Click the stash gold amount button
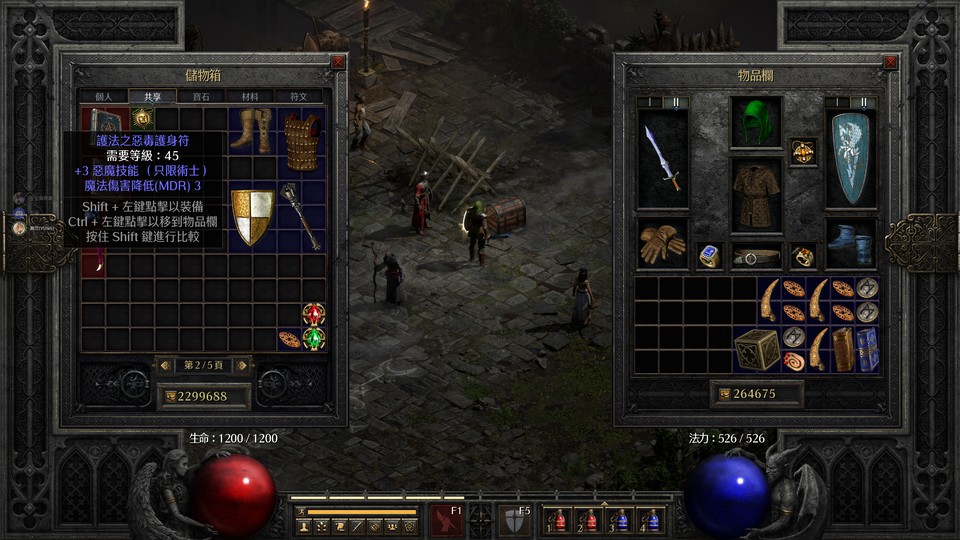The height and width of the screenshot is (540, 960). point(204,396)
